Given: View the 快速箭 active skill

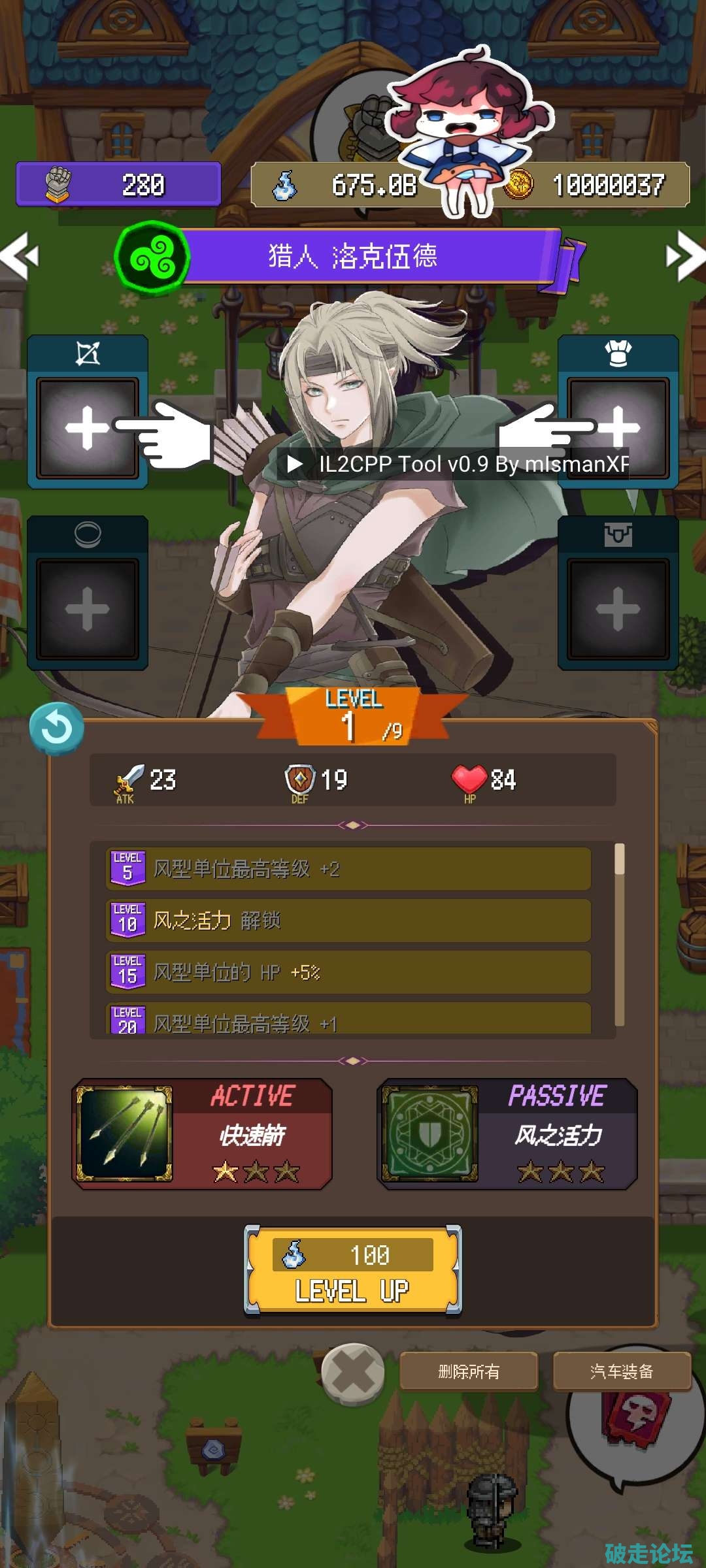Looking at the screenshot, I should (x=202, y=1134).
